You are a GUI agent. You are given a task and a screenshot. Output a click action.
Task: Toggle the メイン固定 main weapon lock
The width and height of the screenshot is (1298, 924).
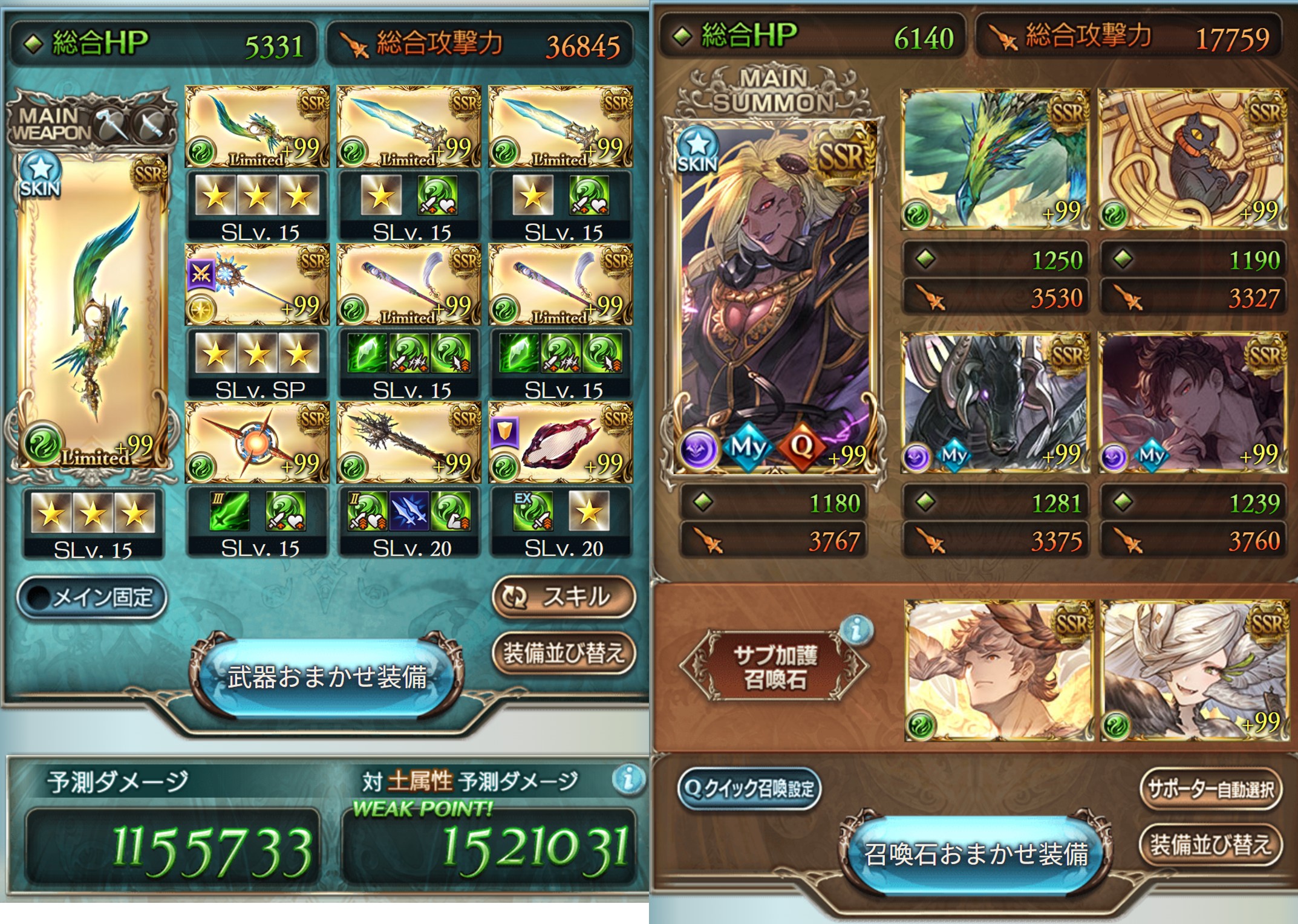[x=92, y=597]
